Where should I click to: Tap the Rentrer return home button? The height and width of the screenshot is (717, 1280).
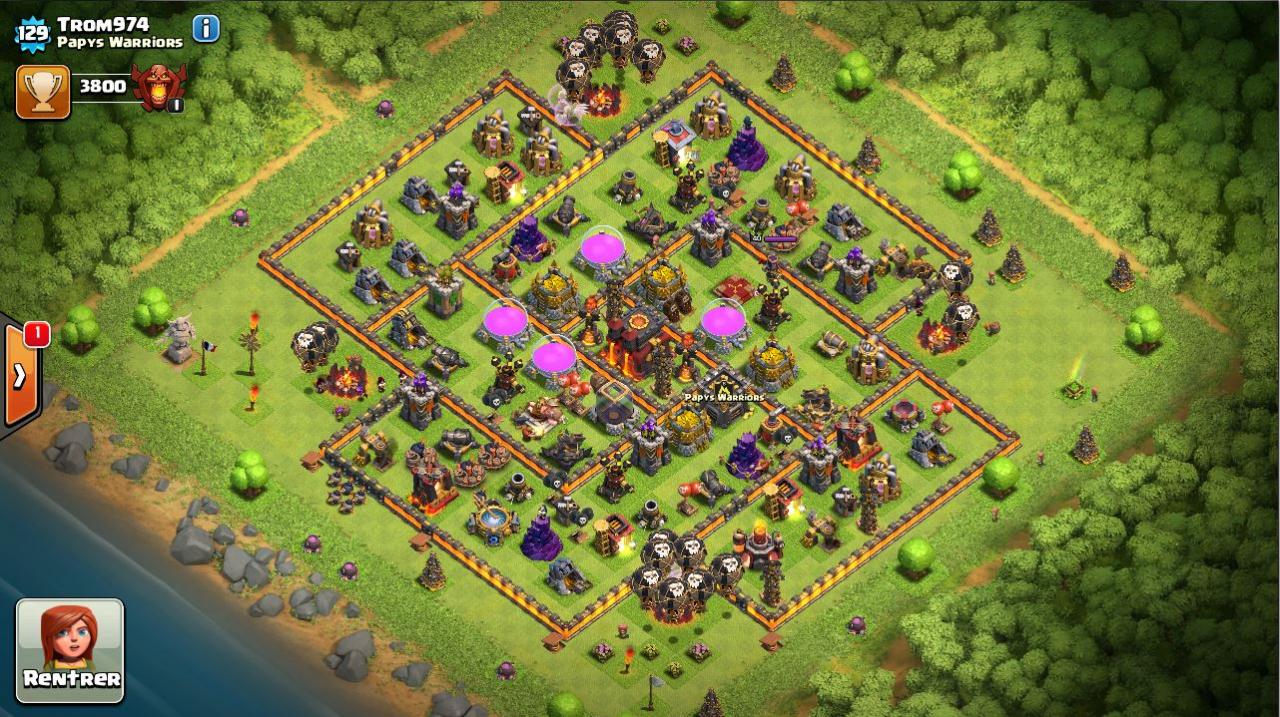(70, 650)
